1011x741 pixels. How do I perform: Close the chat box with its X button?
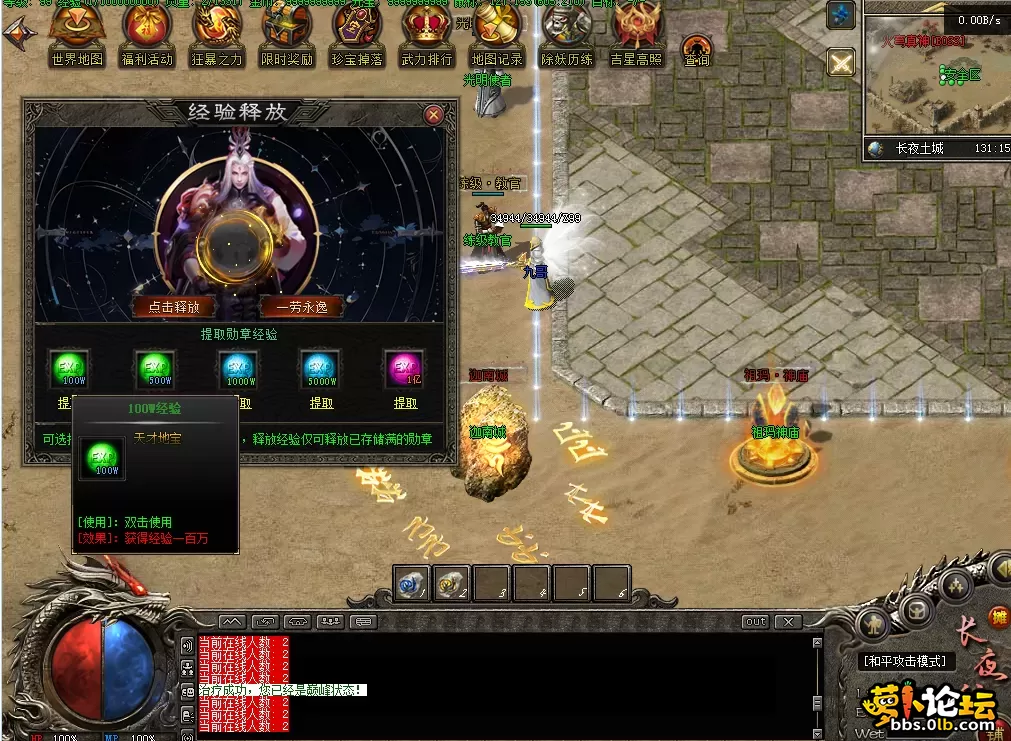pos(788,621)
